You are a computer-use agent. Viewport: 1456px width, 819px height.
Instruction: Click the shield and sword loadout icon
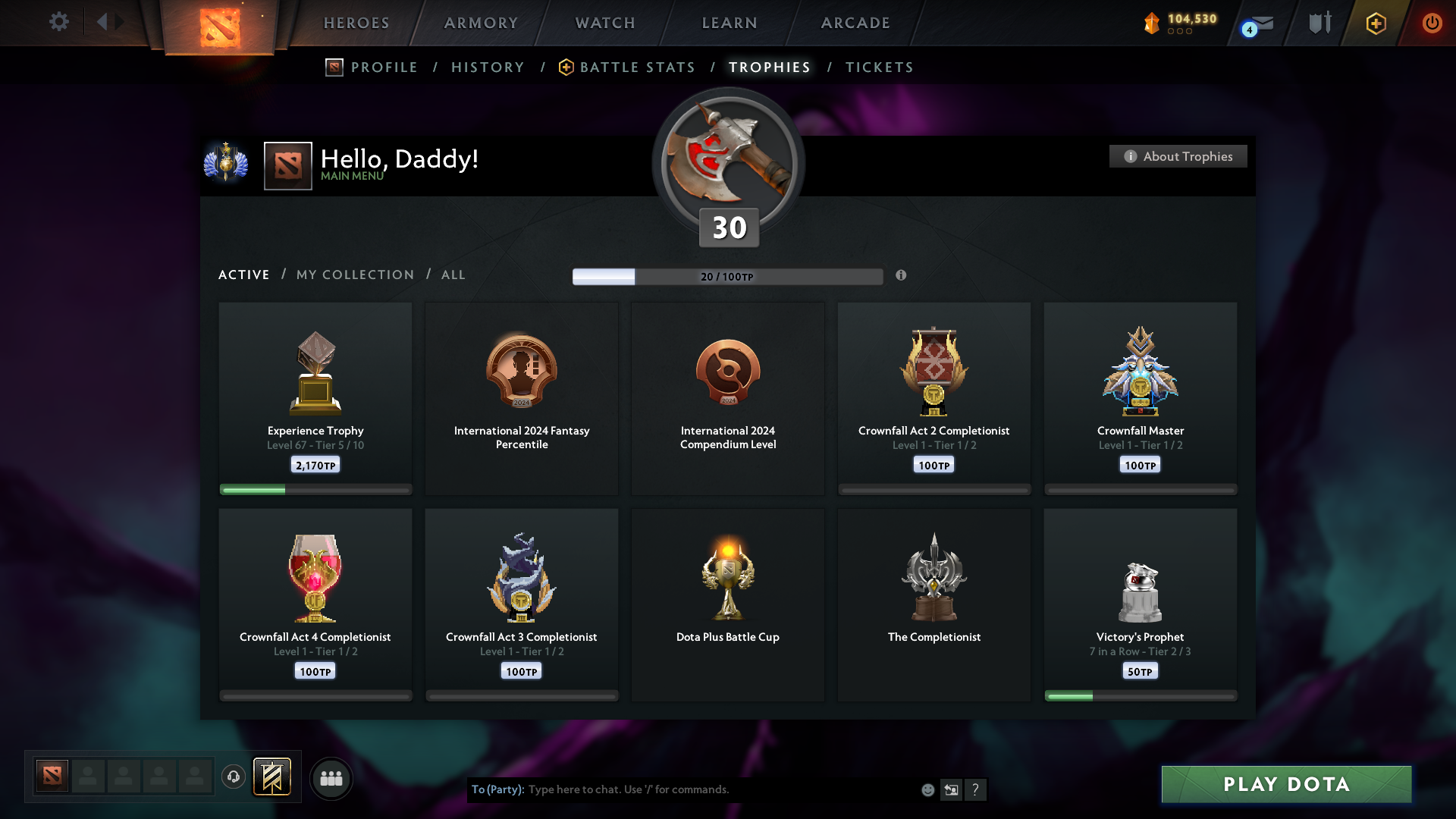pos(1319,23)
